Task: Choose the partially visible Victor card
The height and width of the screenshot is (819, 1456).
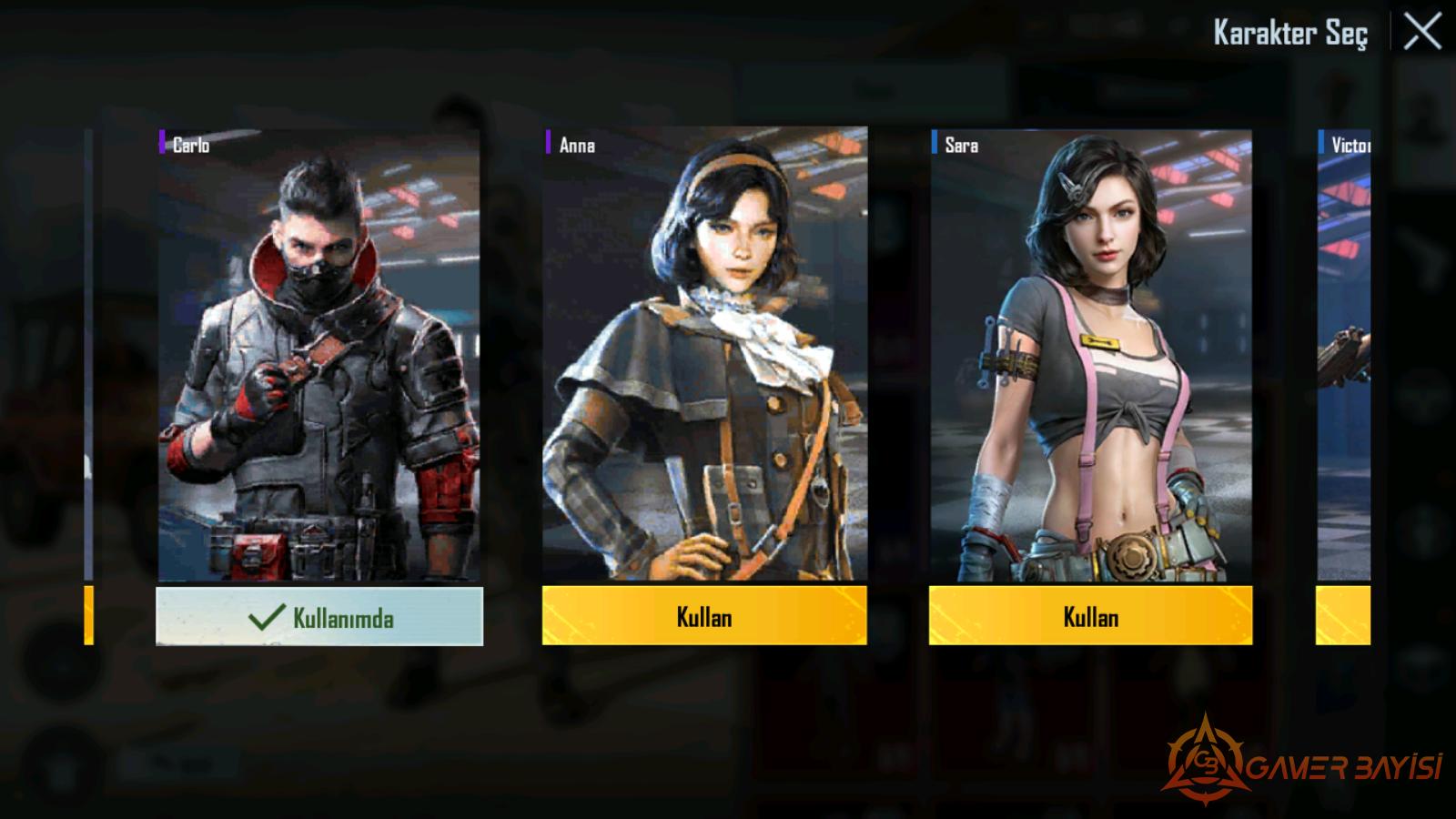Action: pyautogui.click(x=1344, y=355)
